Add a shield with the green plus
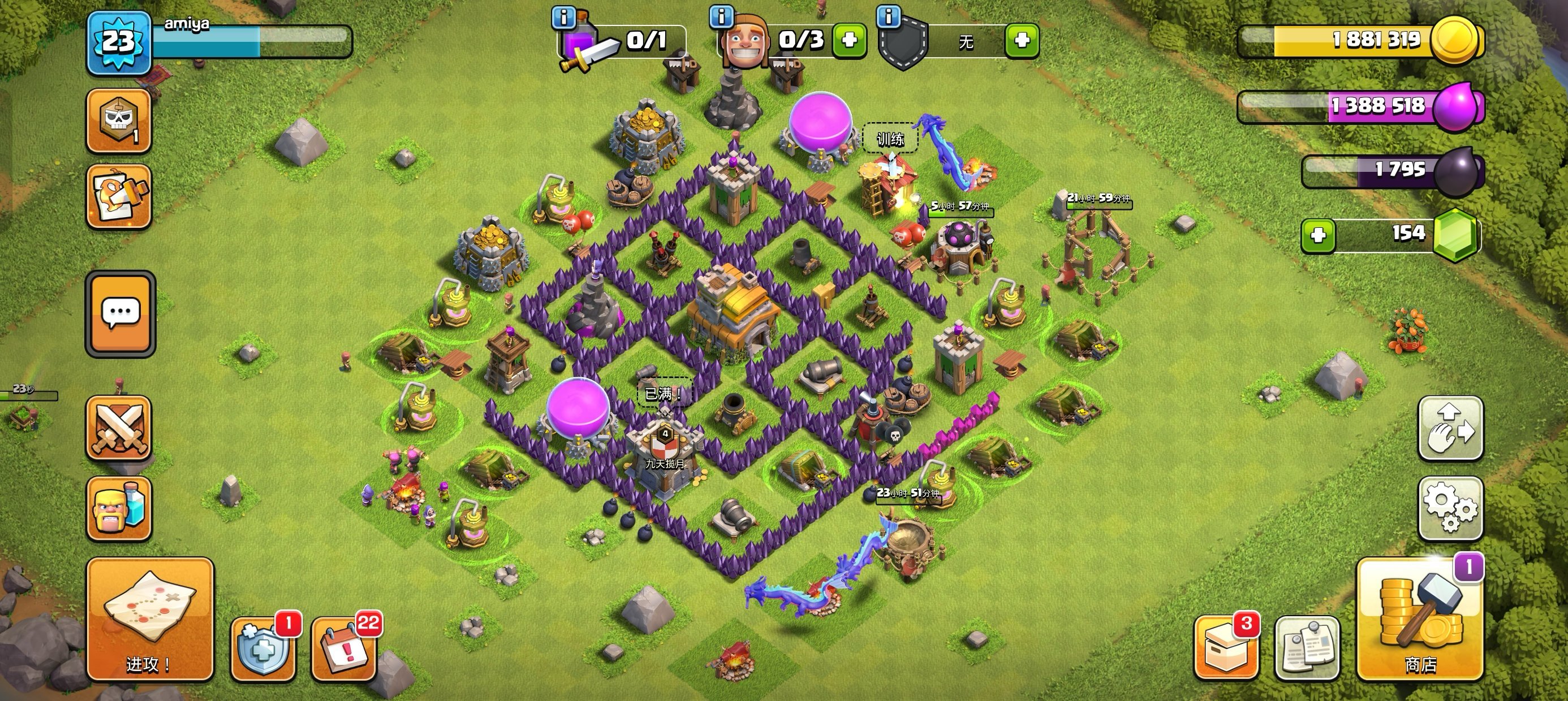This screenshot has height=701, width=1568. pyautogui.click(x=1022, y=40)
